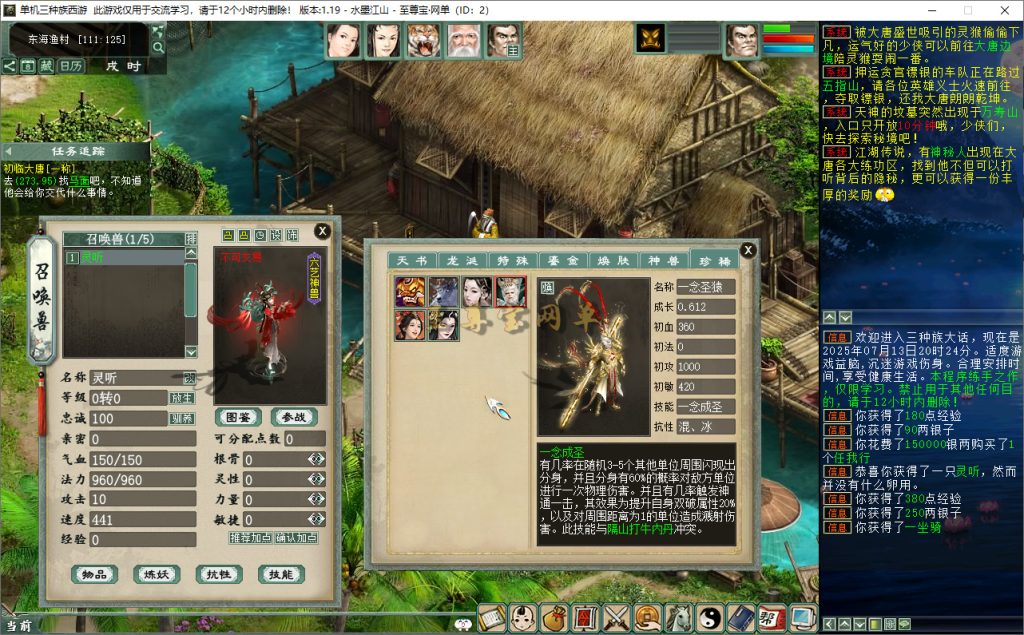This screenshot has height=635, width=1024.
Task: Send the beast to battle with 参战
Action: tap(293, 417)
